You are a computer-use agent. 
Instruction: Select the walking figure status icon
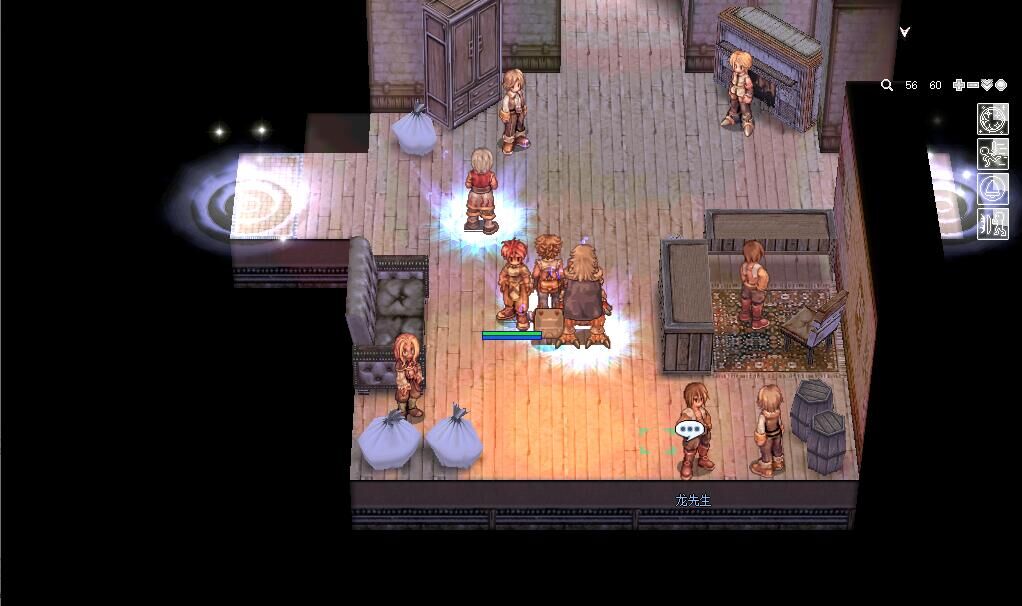pyautogui.click(x=992, y=222)
